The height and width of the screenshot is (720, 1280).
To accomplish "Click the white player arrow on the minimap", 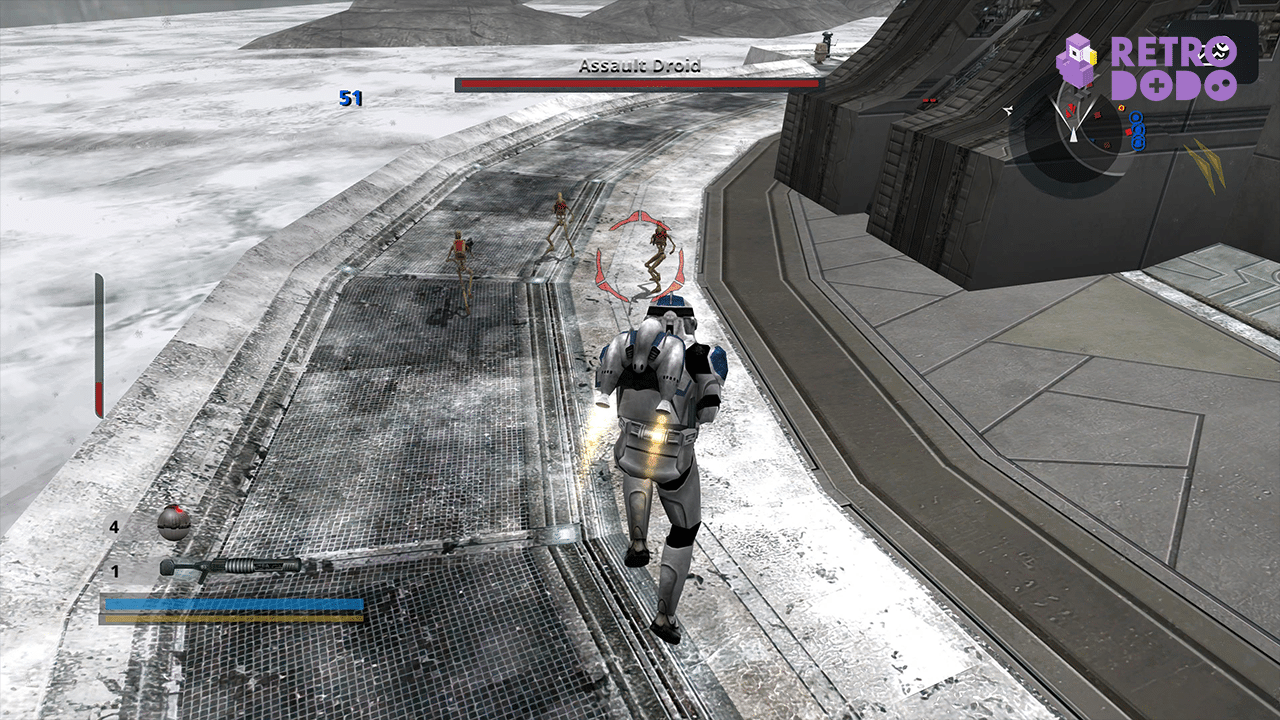I will pos(1073,135).
